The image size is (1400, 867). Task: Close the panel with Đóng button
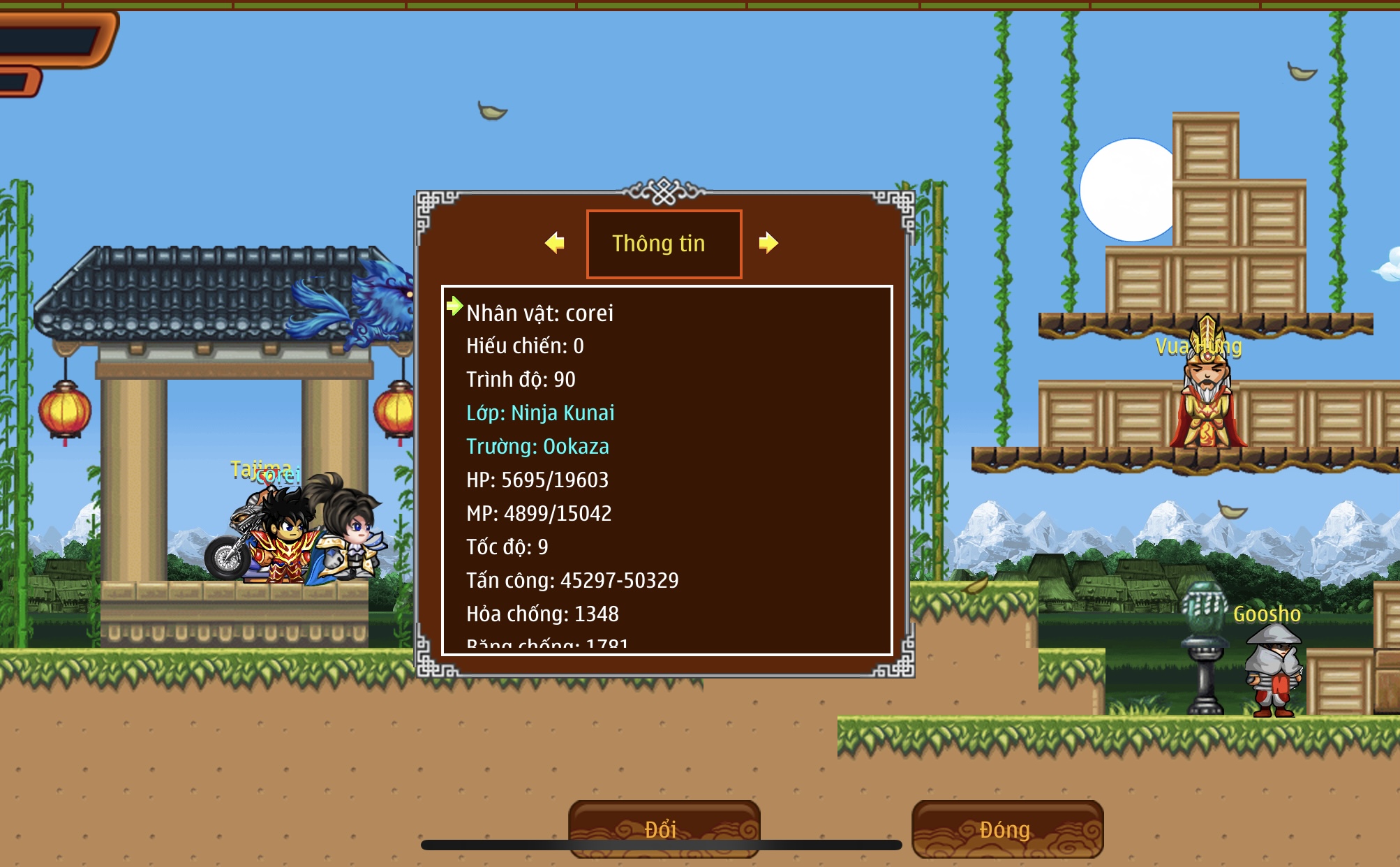click(x=1006, y=829)
